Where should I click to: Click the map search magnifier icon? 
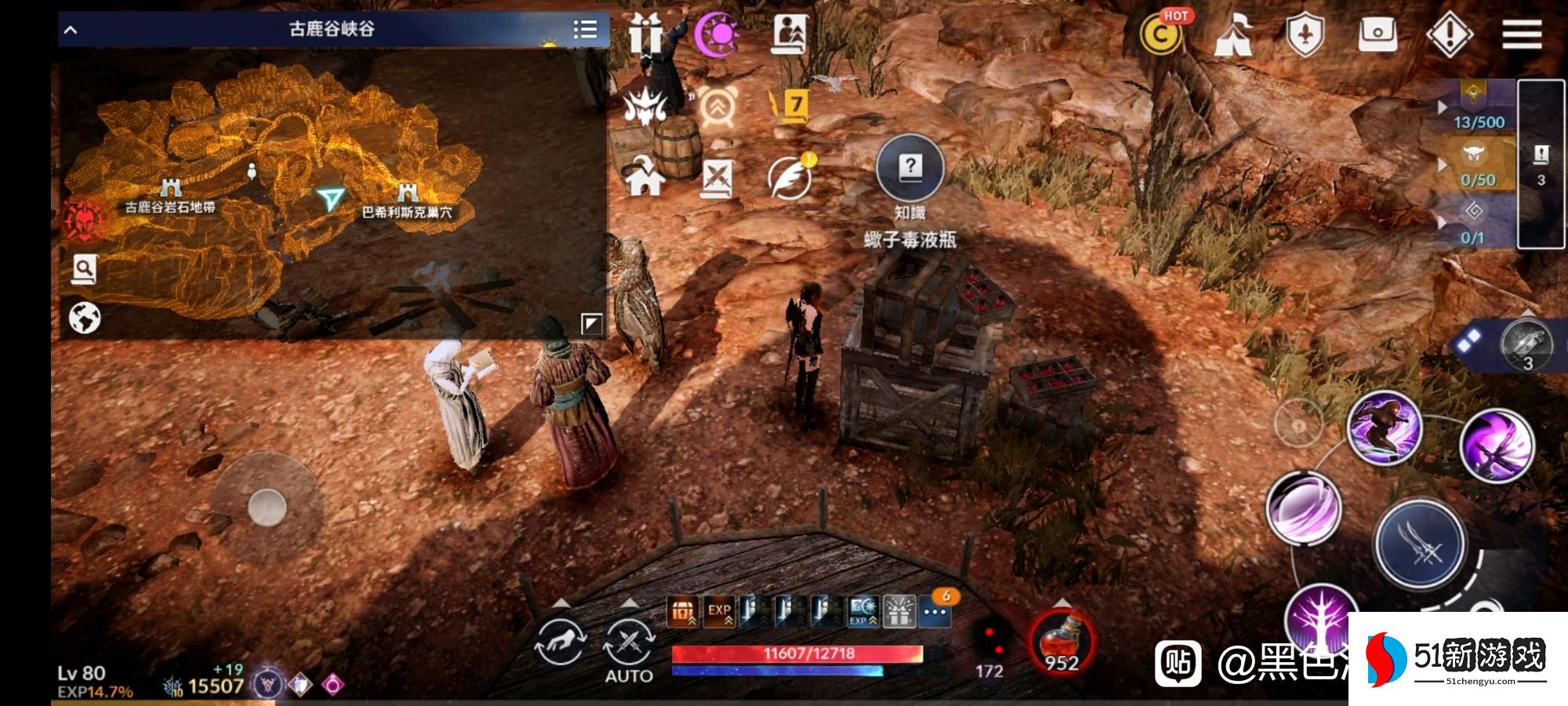pos(84,269)
